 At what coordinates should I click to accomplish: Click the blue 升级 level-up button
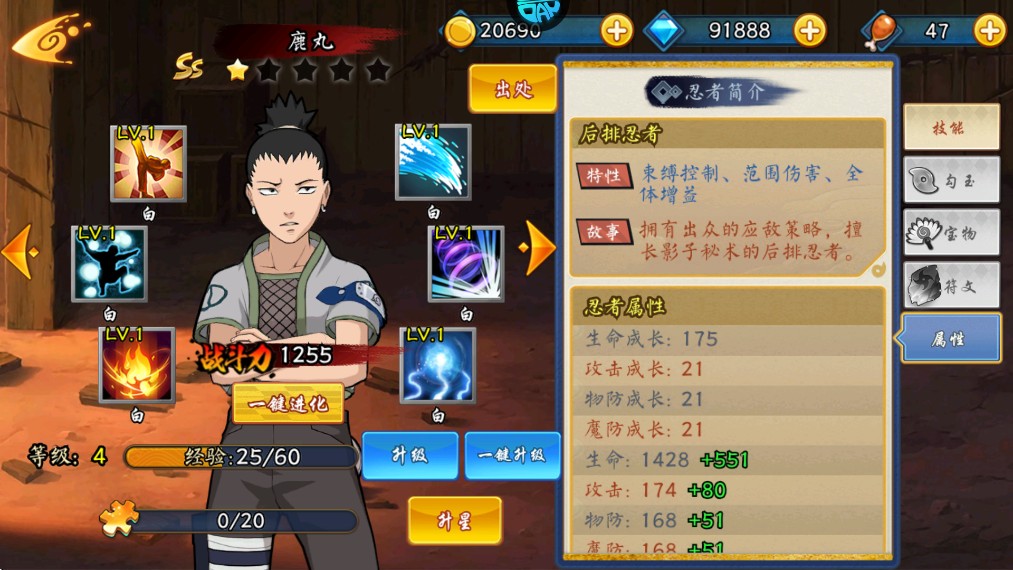(410, 455)
